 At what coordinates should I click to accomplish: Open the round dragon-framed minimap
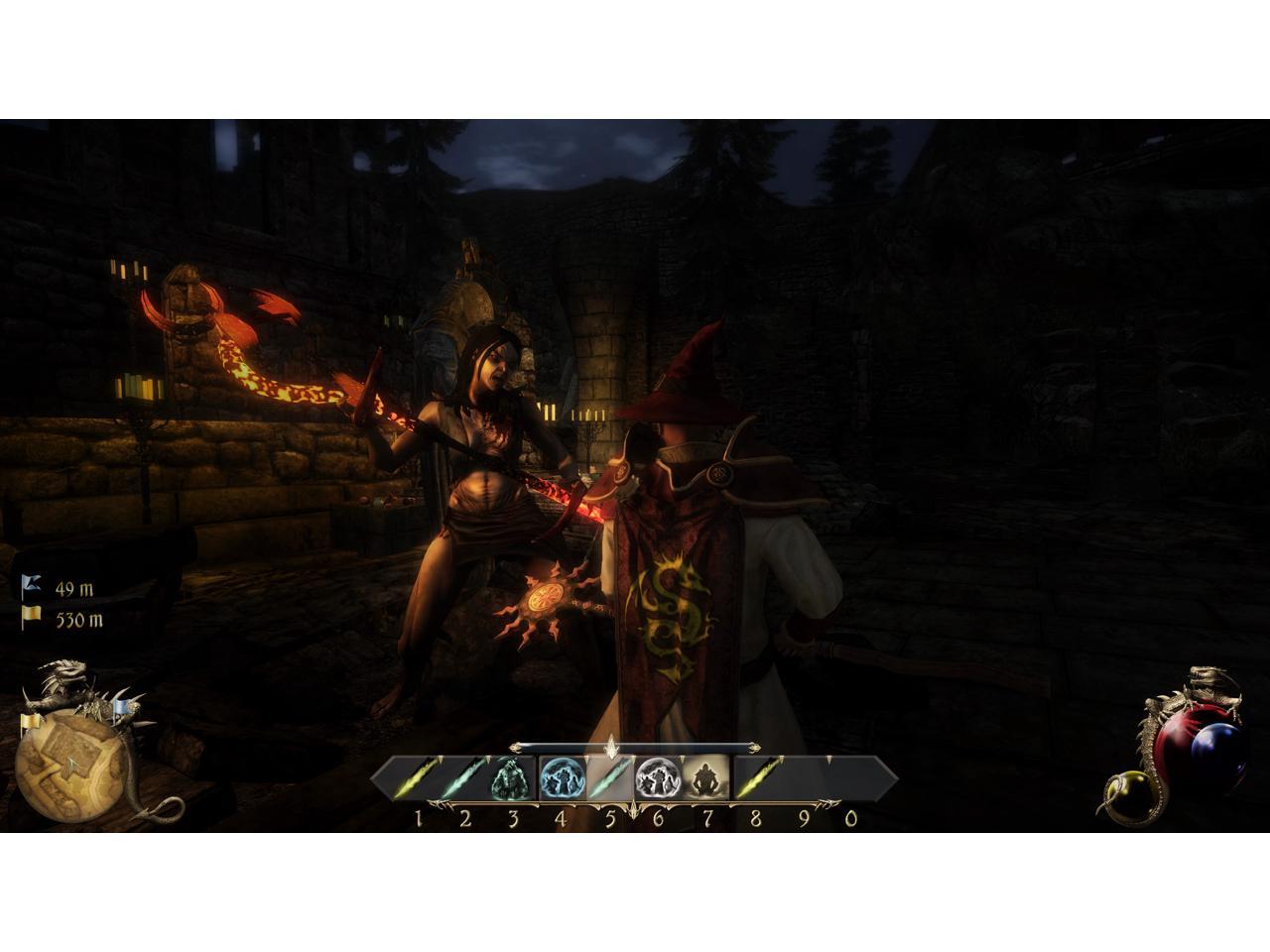point(69,760)
